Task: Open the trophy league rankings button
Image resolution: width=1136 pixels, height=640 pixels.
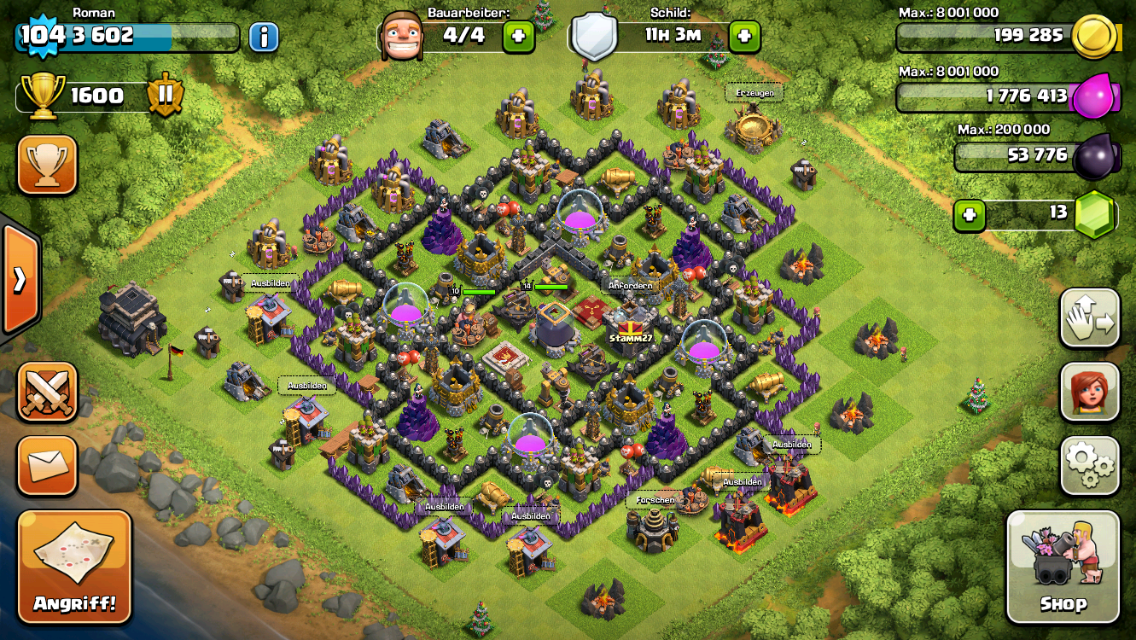Action: 47,164
